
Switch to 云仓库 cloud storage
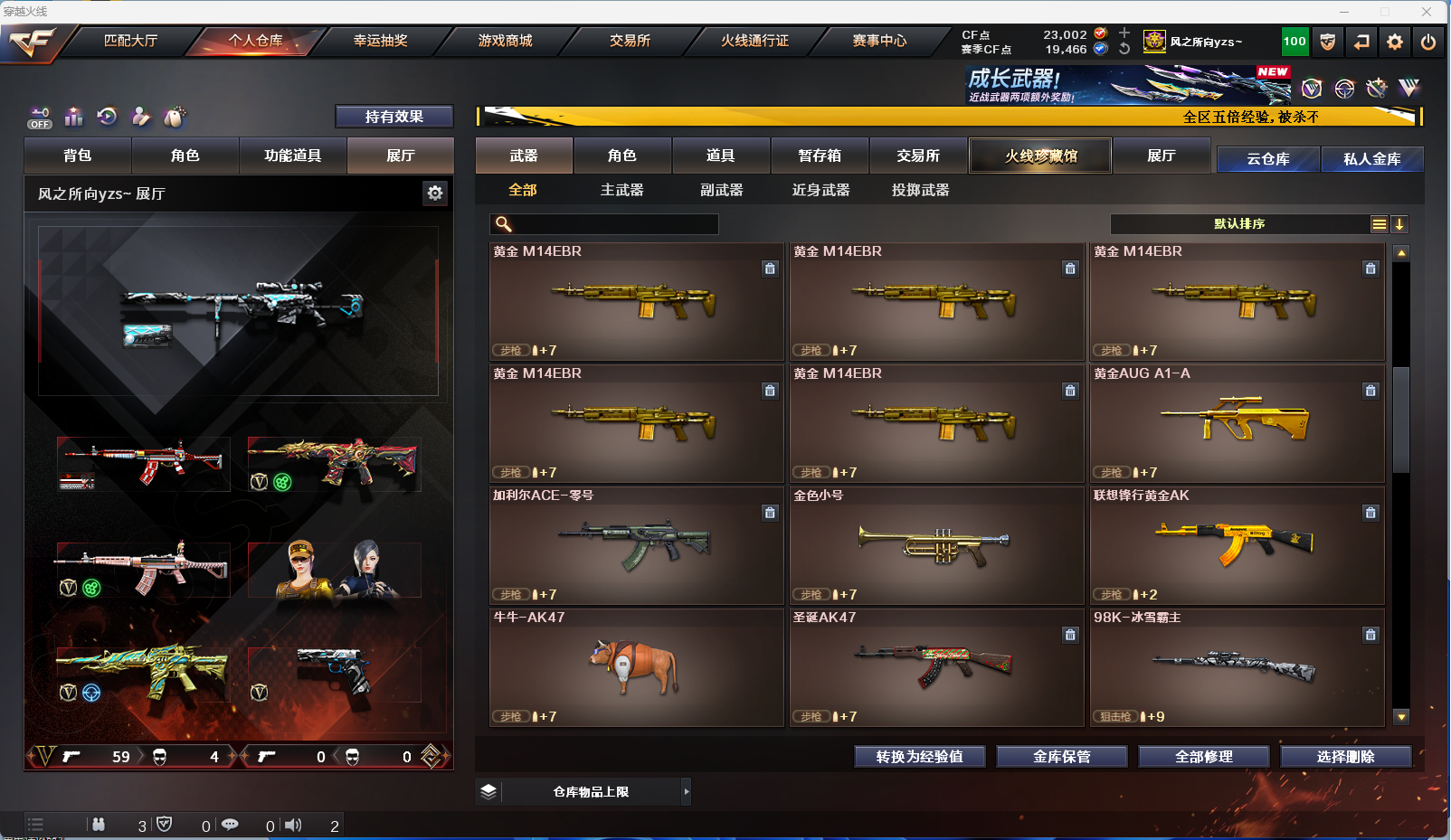coord(1267,159)
